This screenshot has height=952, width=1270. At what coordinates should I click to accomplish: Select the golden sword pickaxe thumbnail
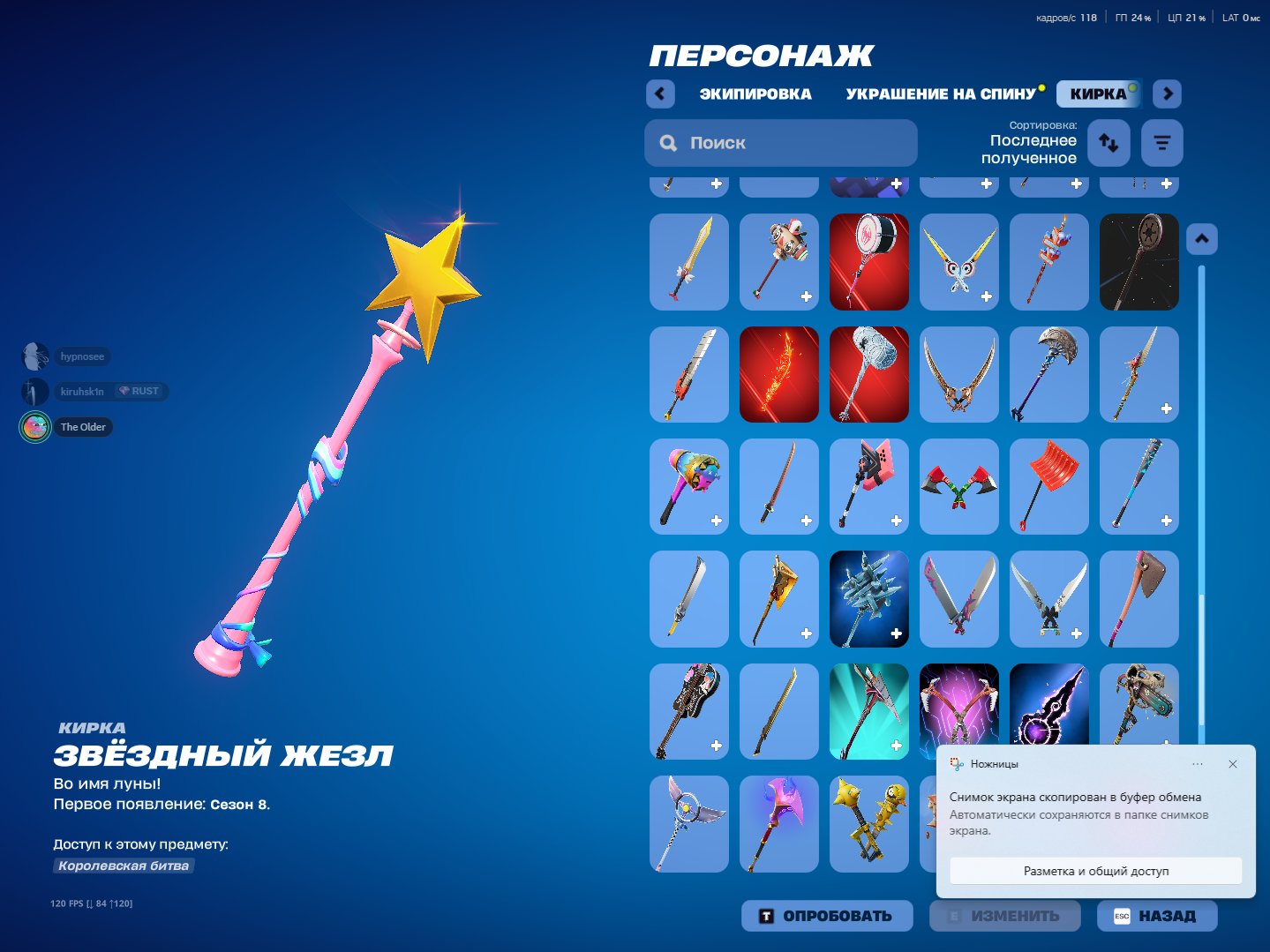(688, 262)
